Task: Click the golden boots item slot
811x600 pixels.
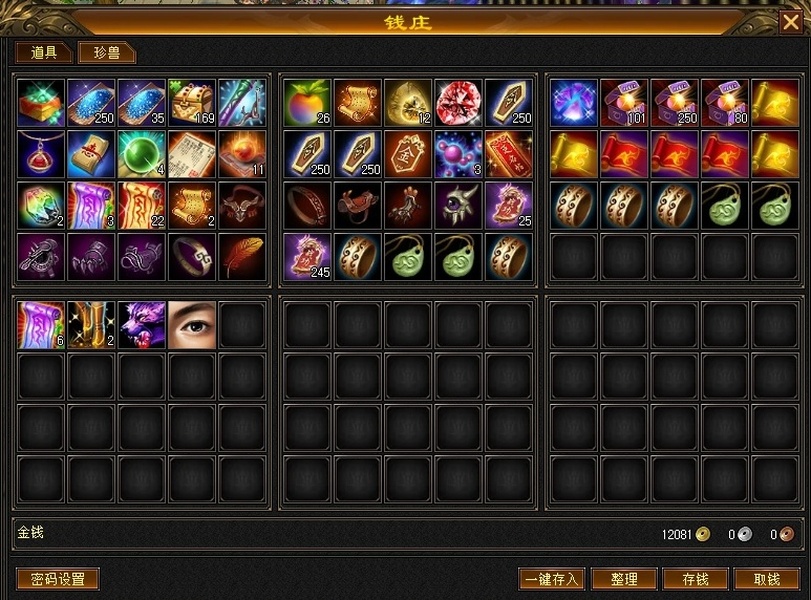Action: [92, 325]
